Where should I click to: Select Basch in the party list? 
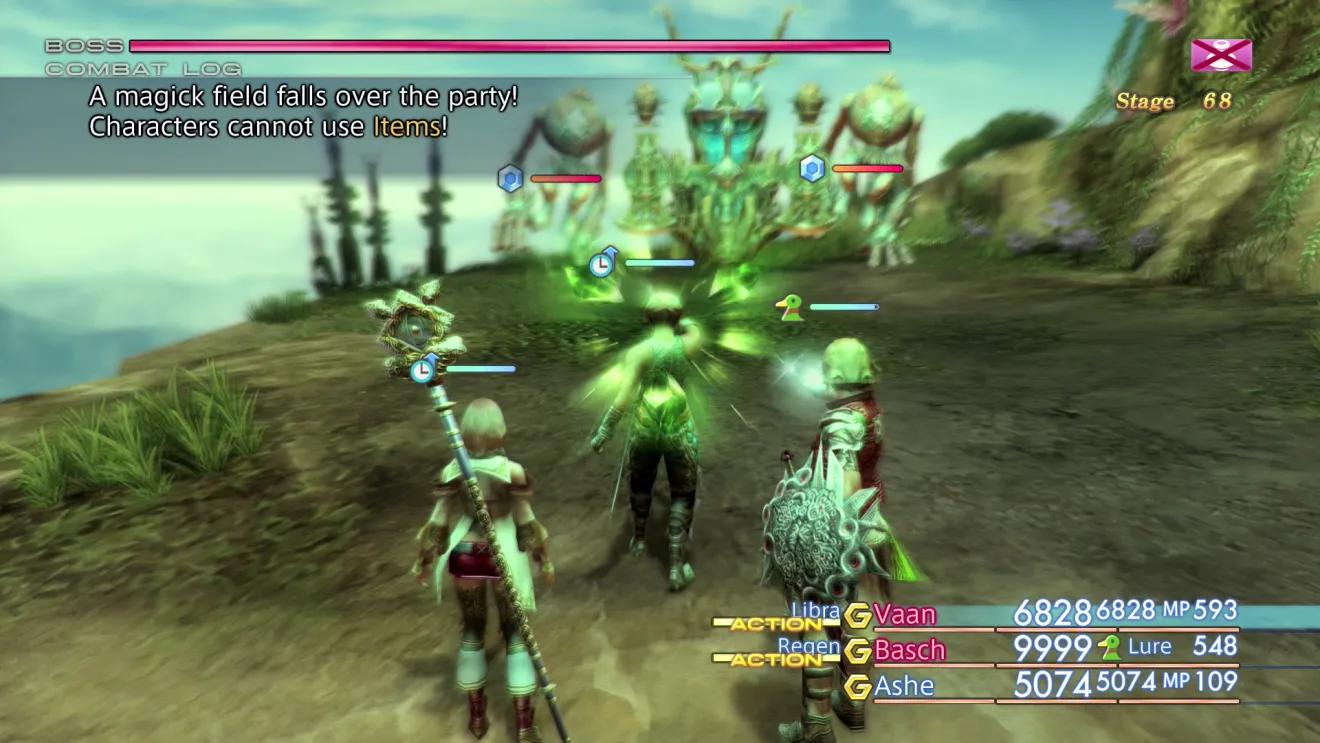[x=909, y=650]
